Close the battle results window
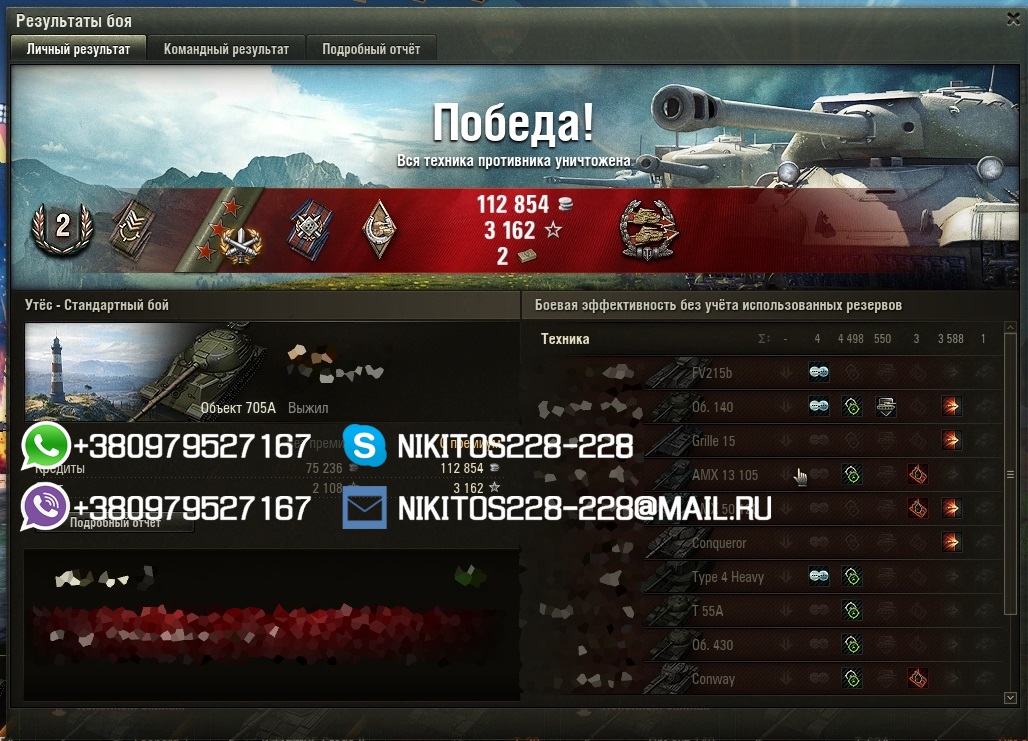This screenshot has height=741, width=1028. [1012, 19]
